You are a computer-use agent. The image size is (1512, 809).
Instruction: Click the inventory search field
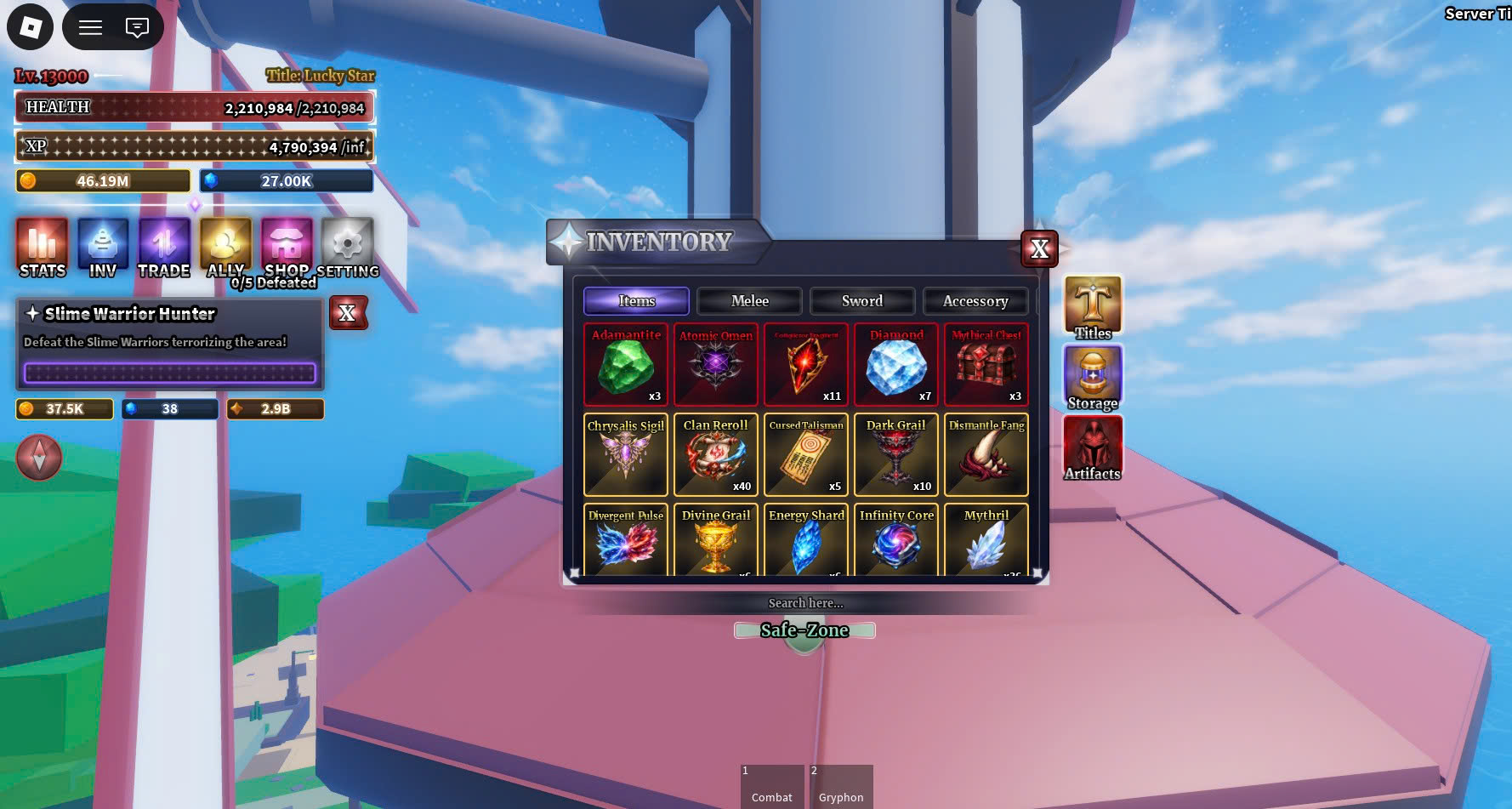click(x=805, y=603)
